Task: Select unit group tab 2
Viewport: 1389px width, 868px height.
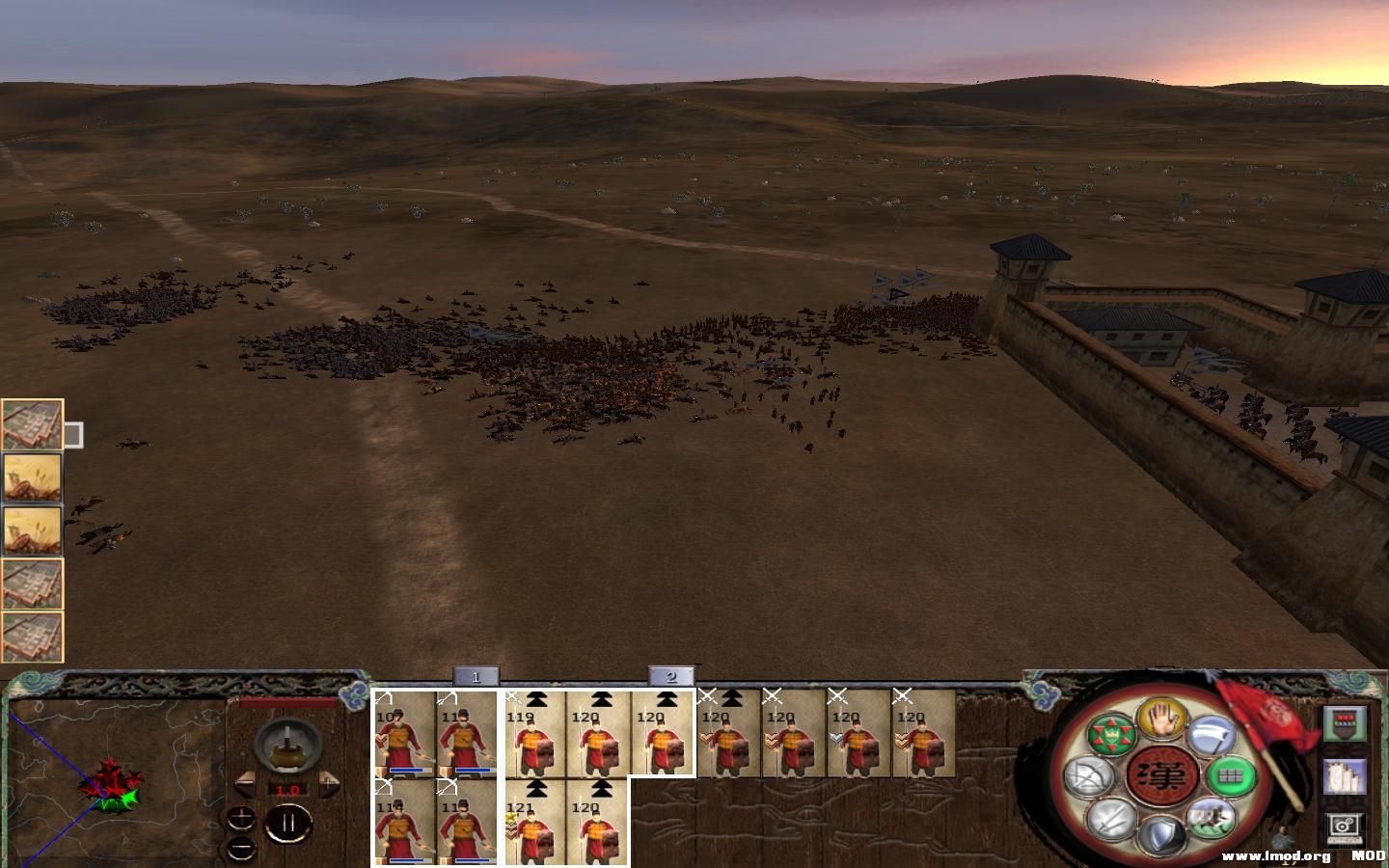Action: pos(672,675)
